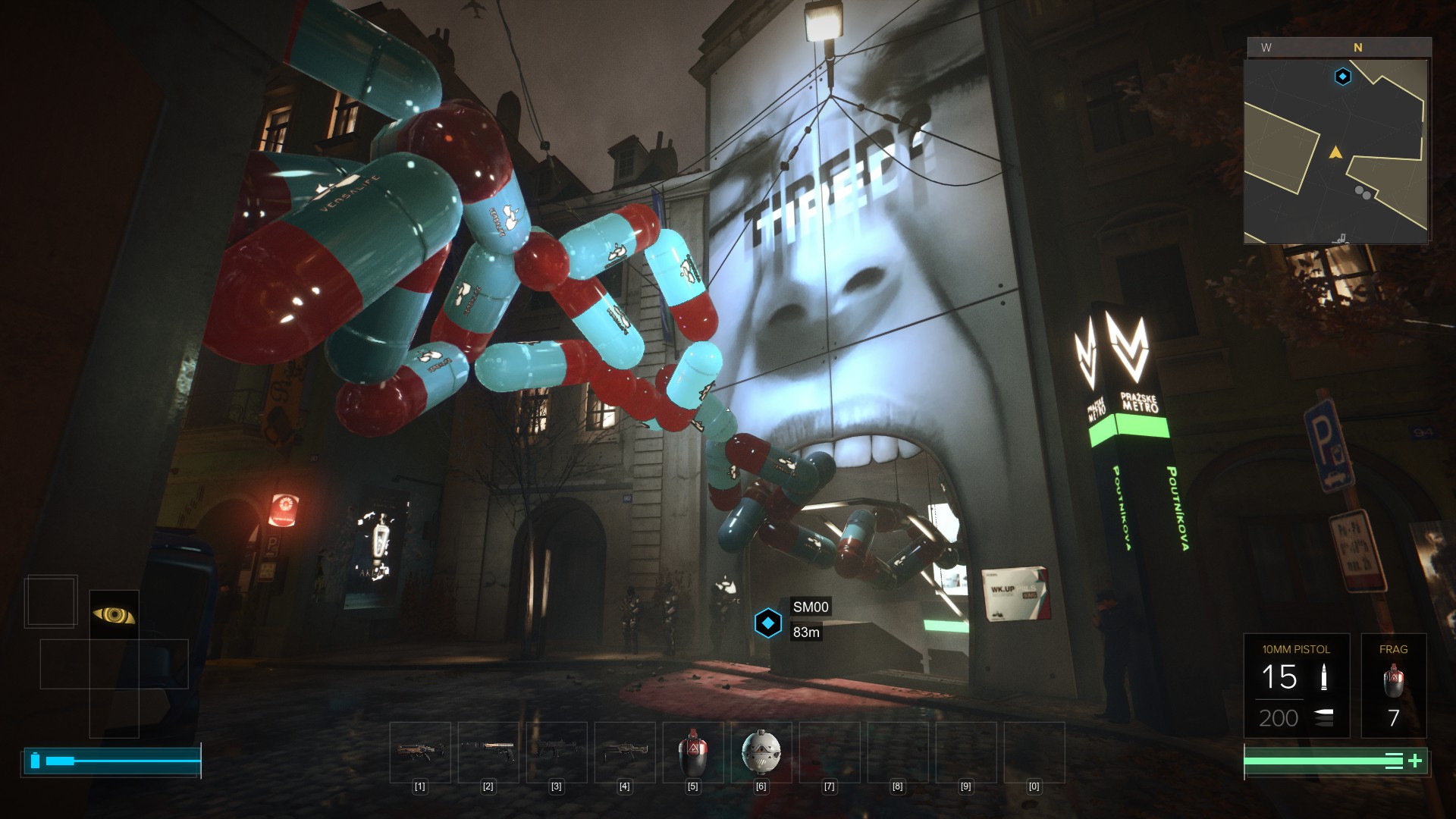1456x819 pixels.
Task: Select the red frag grenade hotbar slot
Action: pyautogui.click(x=692, y=752)
